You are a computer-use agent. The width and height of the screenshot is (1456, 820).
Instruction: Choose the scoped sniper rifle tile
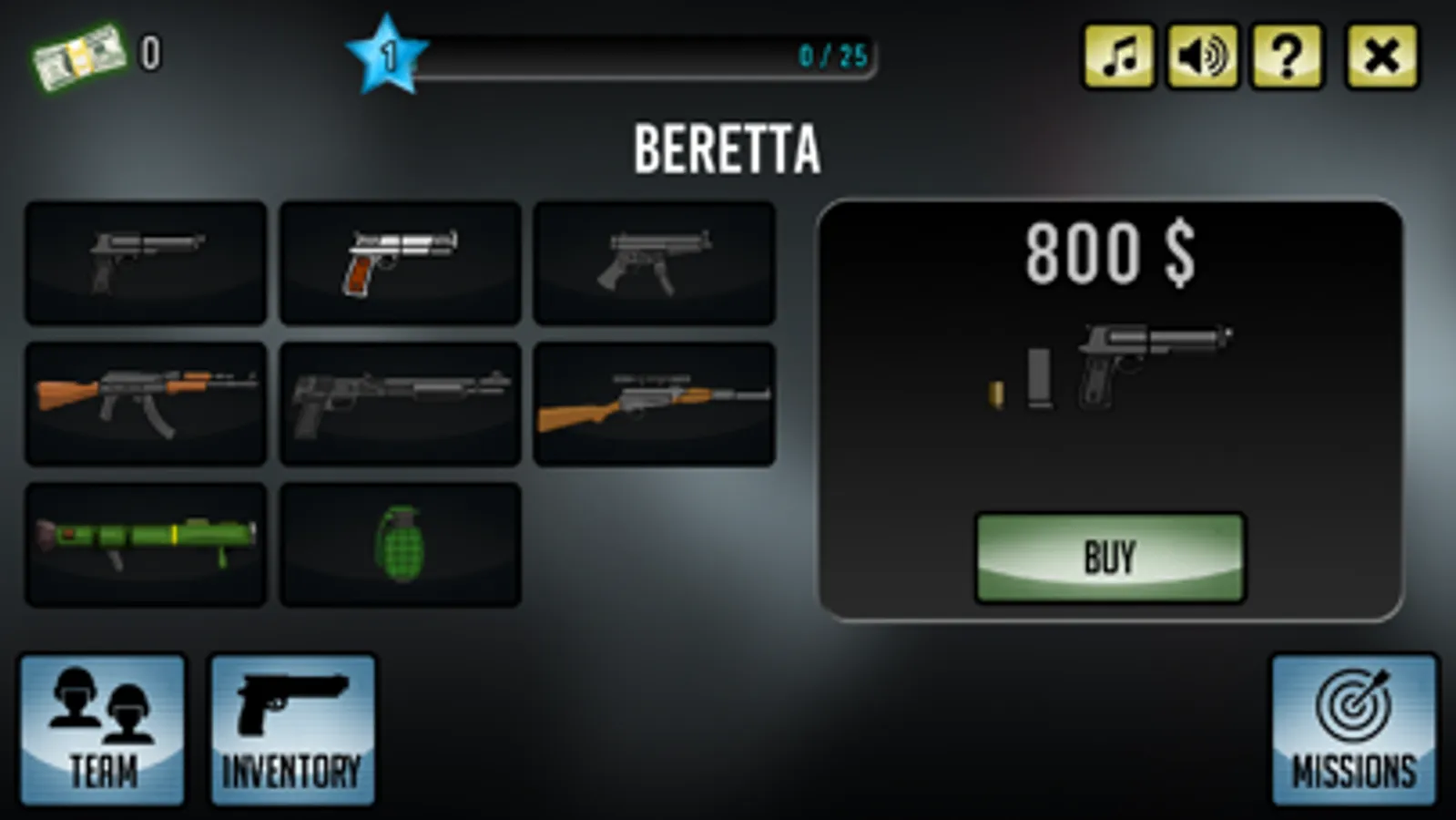pyautogui.click(x=654, y=404)
